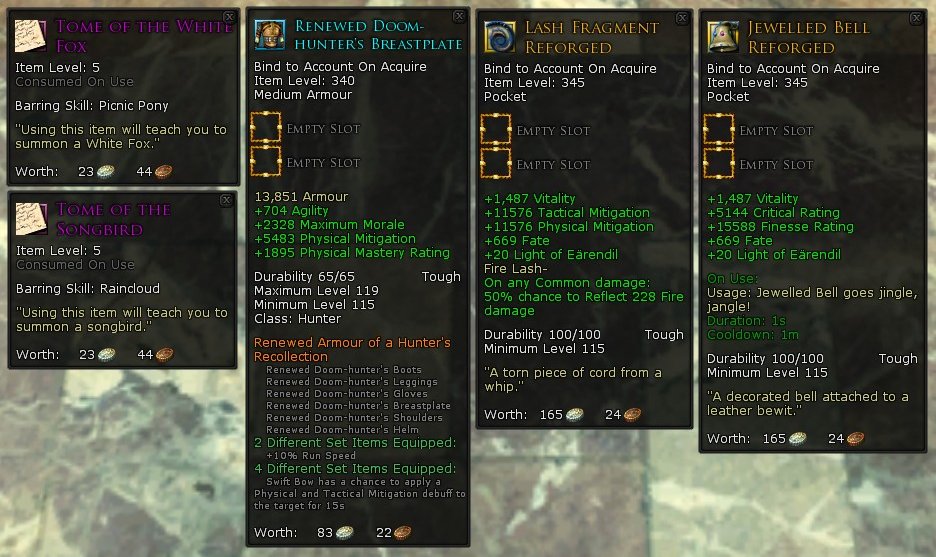Select the Jewelled Bell Reforged item icon
The width and height of the screenshot is (936, 557).
724,37
